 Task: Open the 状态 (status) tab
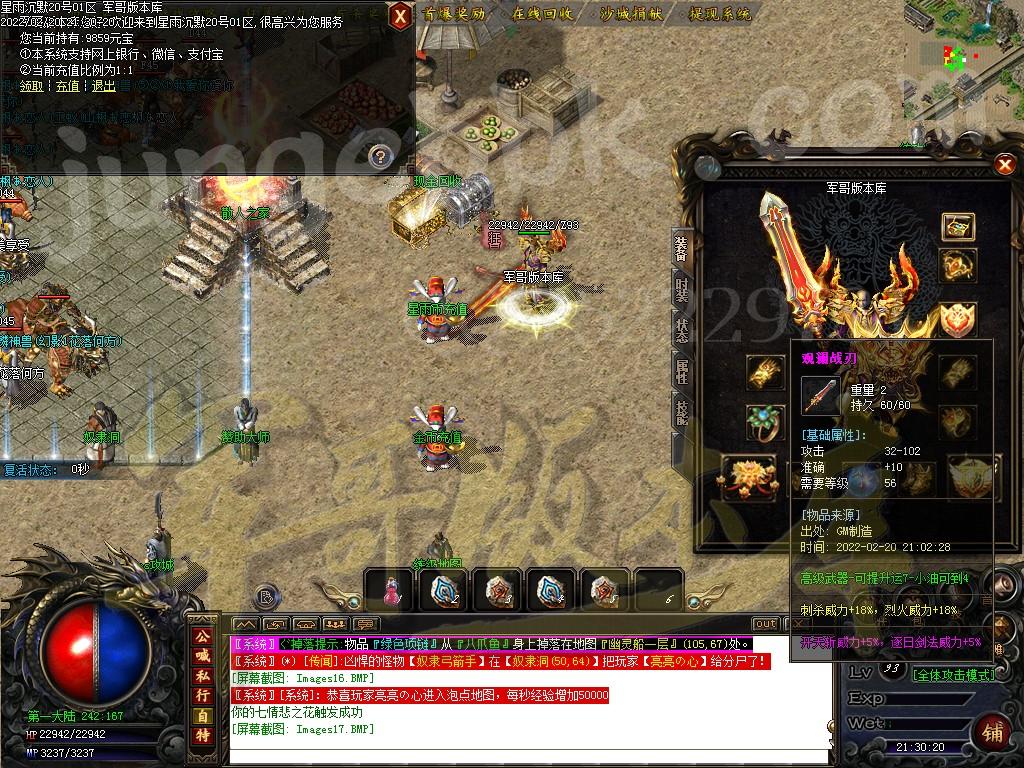pyautogui.click(x=682, y=331)
